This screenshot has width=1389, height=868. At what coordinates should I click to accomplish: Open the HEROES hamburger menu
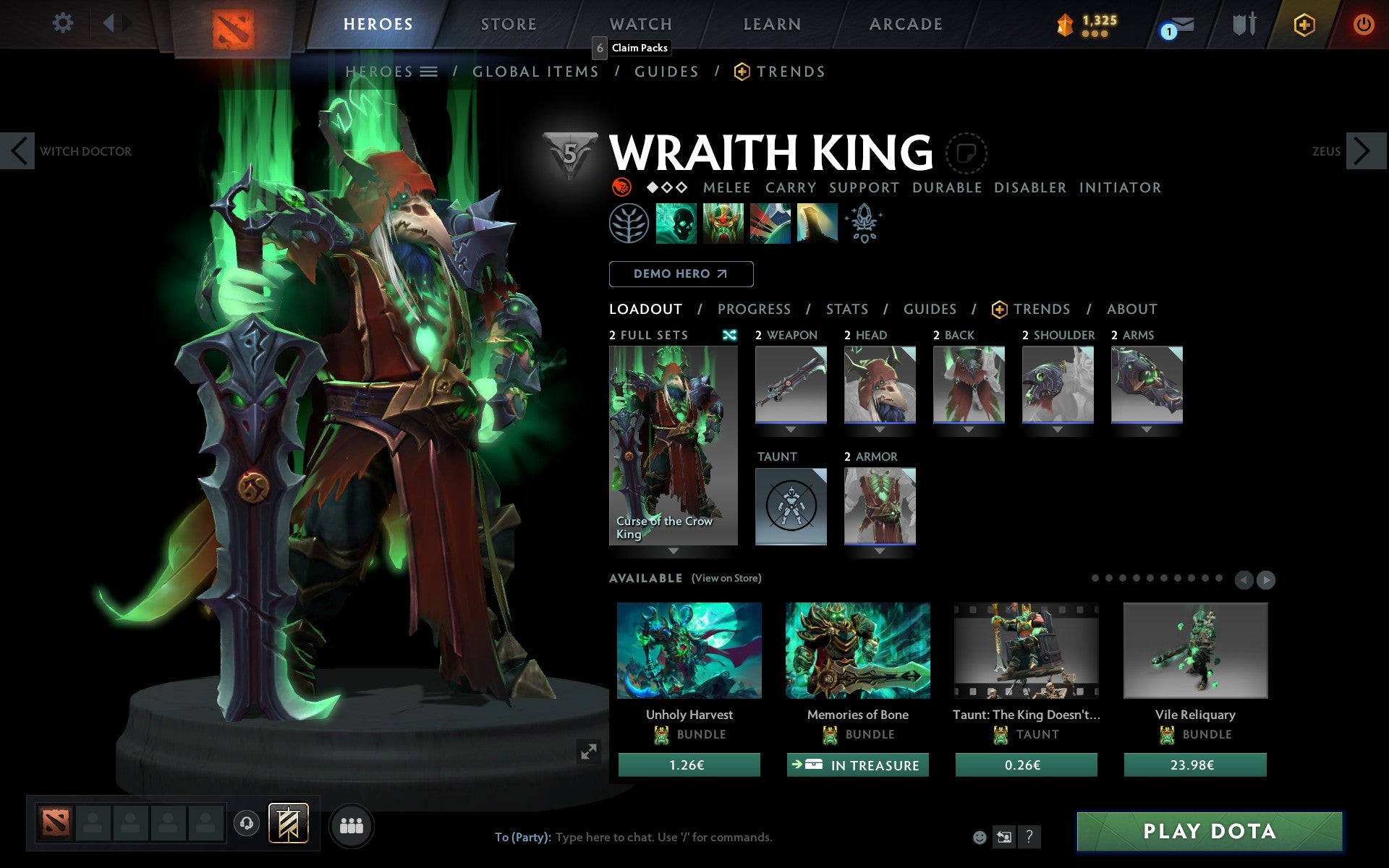(x=429, y=72)
